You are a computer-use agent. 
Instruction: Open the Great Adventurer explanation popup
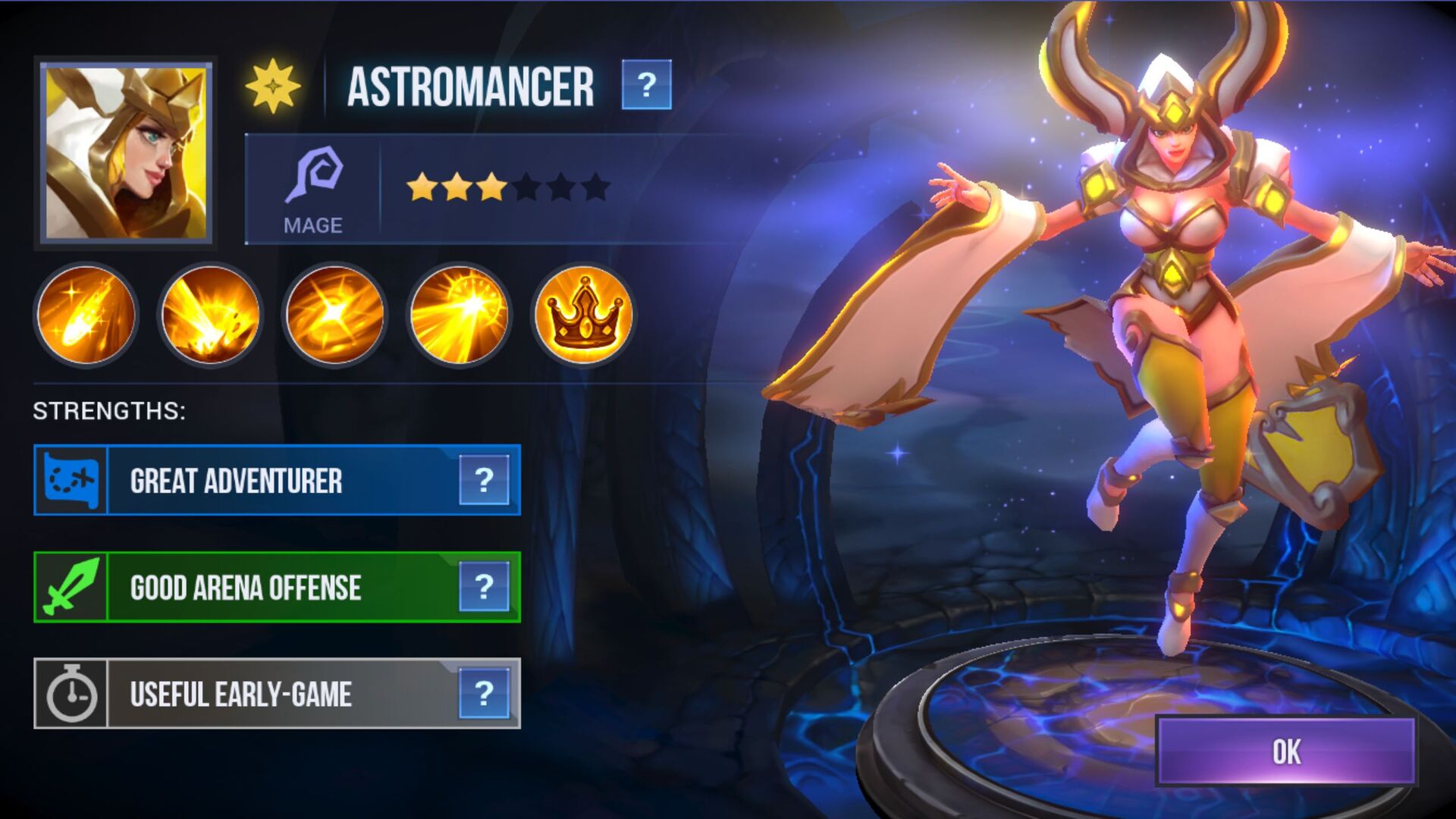pyautogui.click(x=484, y=482)
